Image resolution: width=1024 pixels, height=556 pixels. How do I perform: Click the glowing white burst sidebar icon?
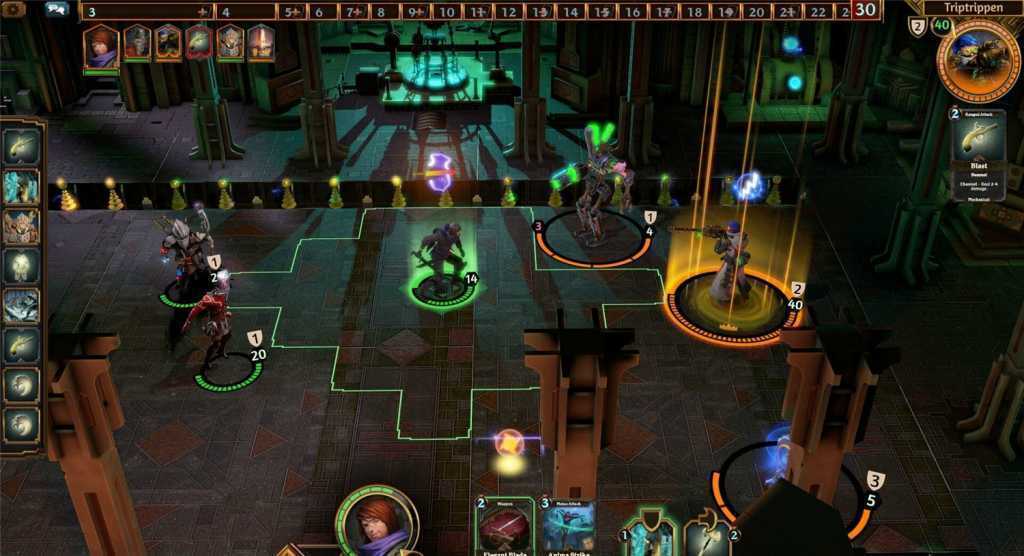tap(21, 267)
